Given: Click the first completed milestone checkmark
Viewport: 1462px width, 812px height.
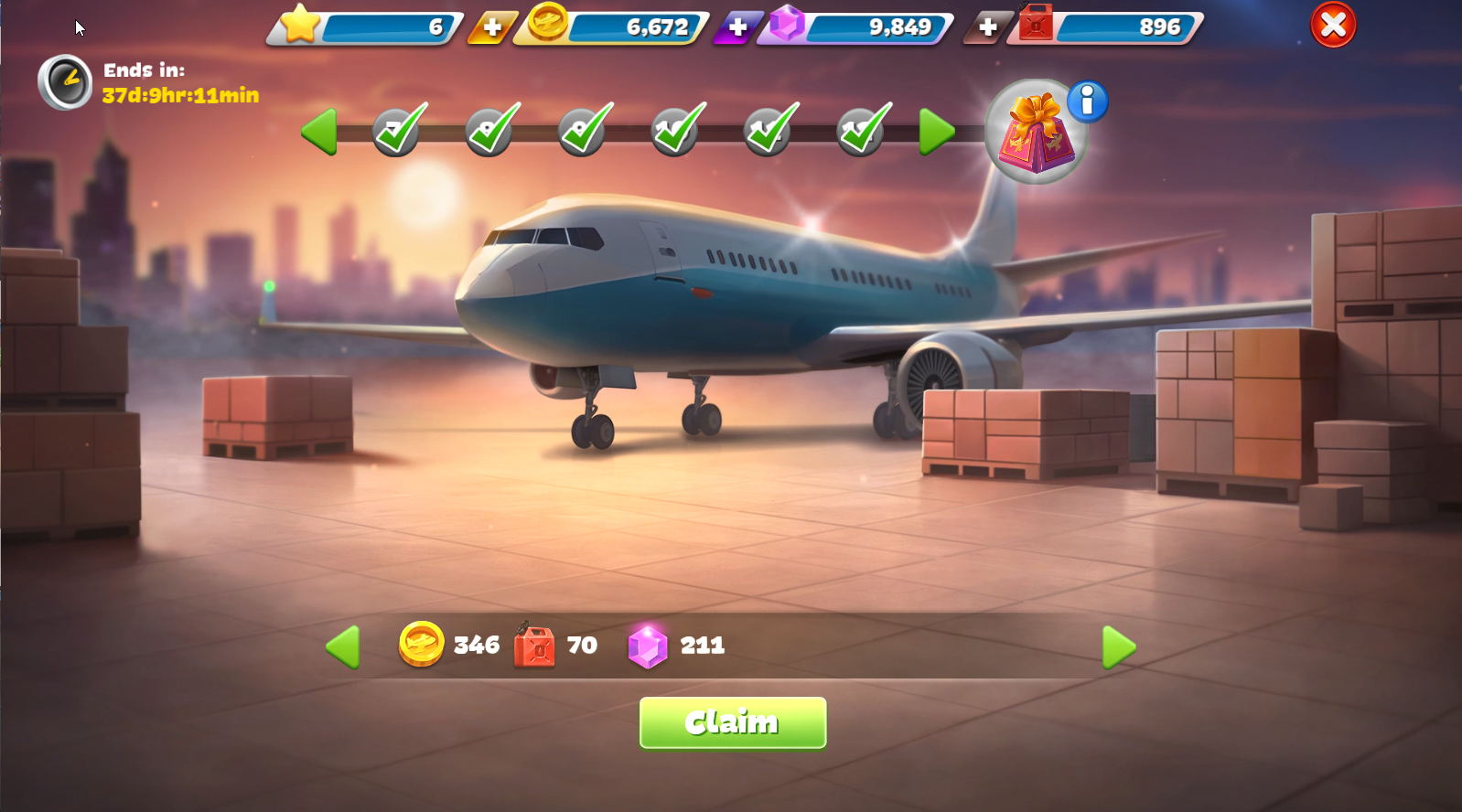Looking at the screenshot, I should tap(397, 131).
